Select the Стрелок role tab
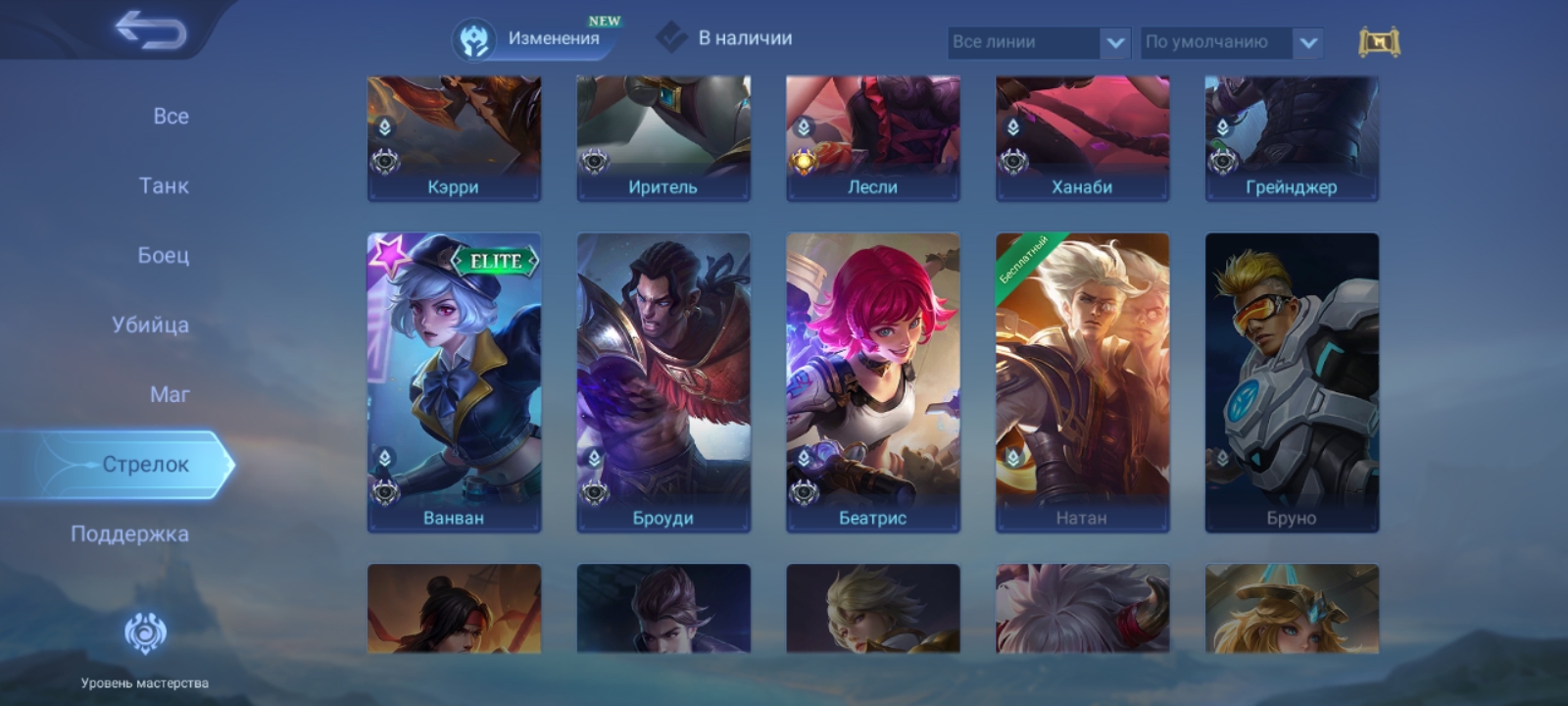Image resolution: width=1568 pixels, height=706 pixels. pyautogui.click(x=145, y=465)
